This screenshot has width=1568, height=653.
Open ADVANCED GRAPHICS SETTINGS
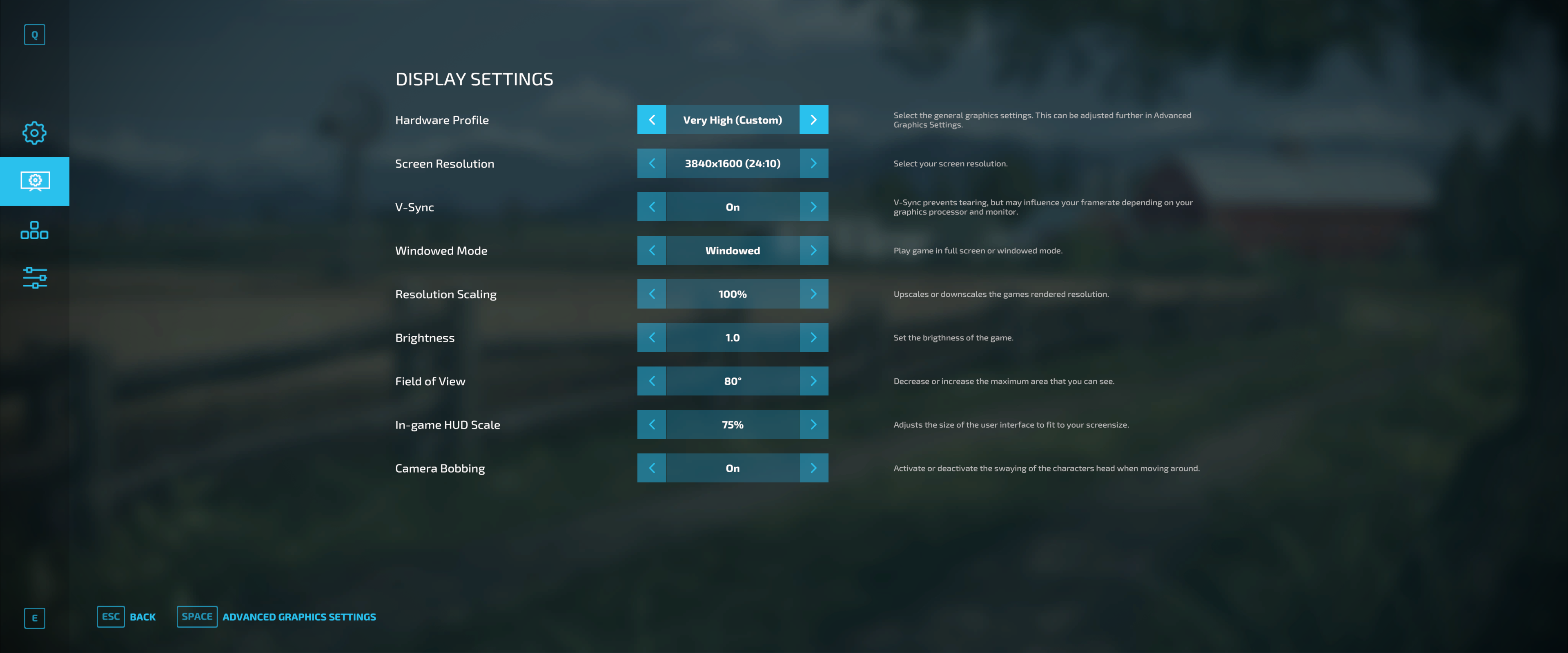[299, 617]
